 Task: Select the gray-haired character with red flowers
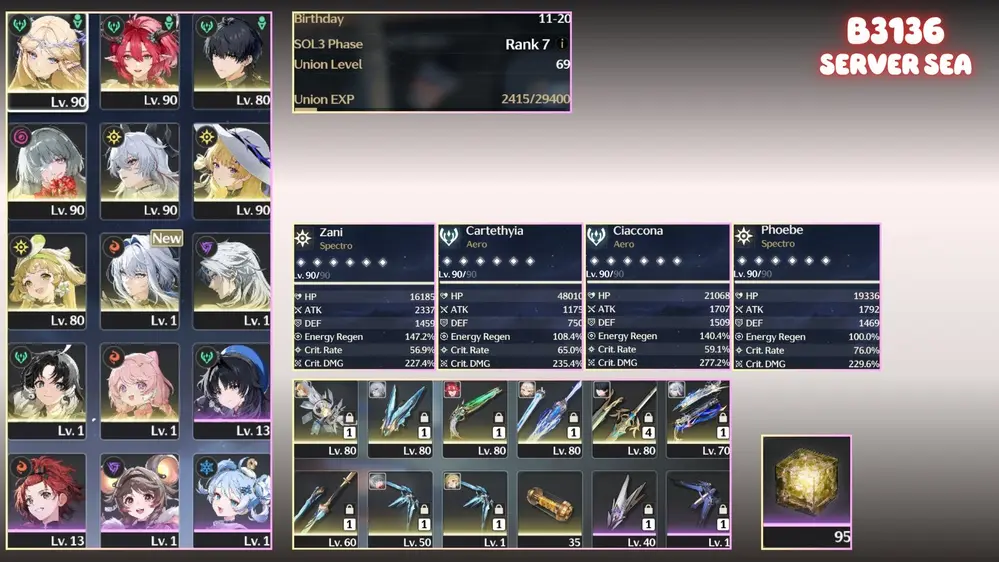click(x=47, y=168)
